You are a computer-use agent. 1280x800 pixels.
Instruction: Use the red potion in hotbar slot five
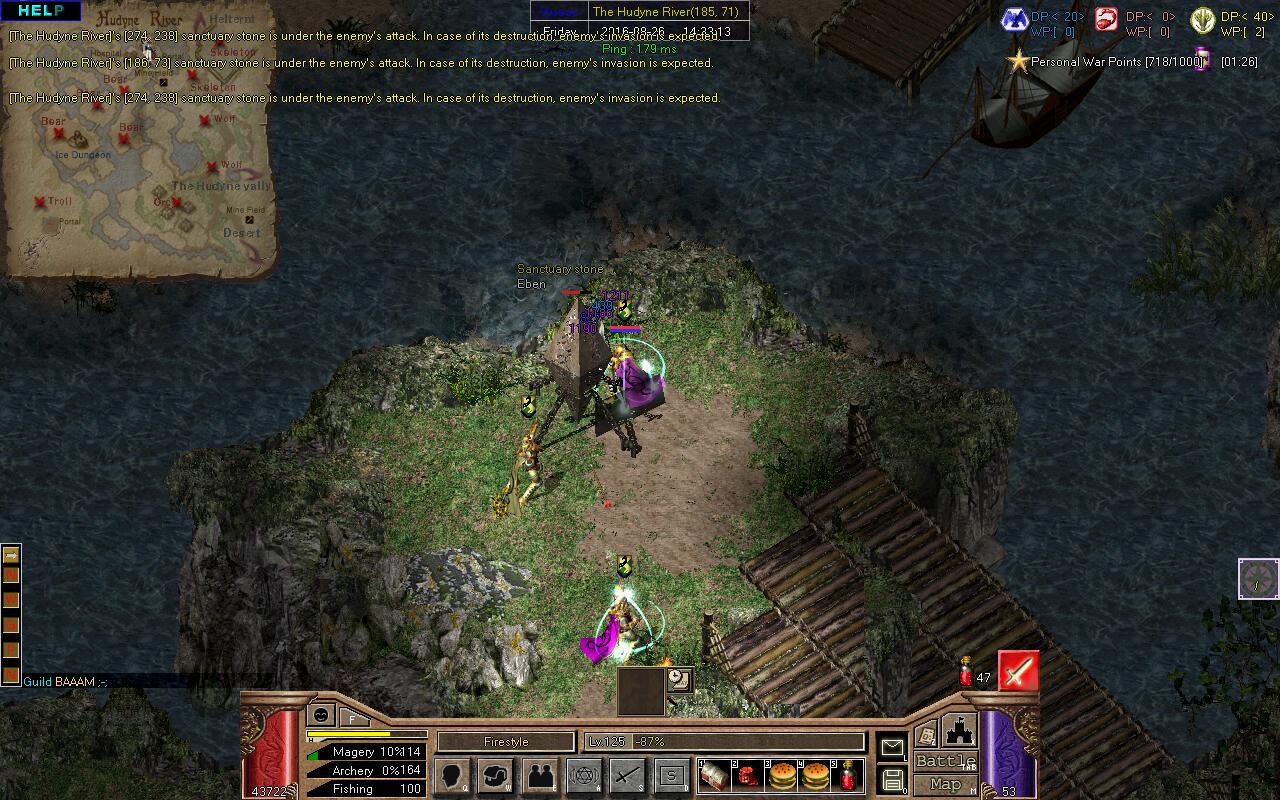tap(848, 775)
